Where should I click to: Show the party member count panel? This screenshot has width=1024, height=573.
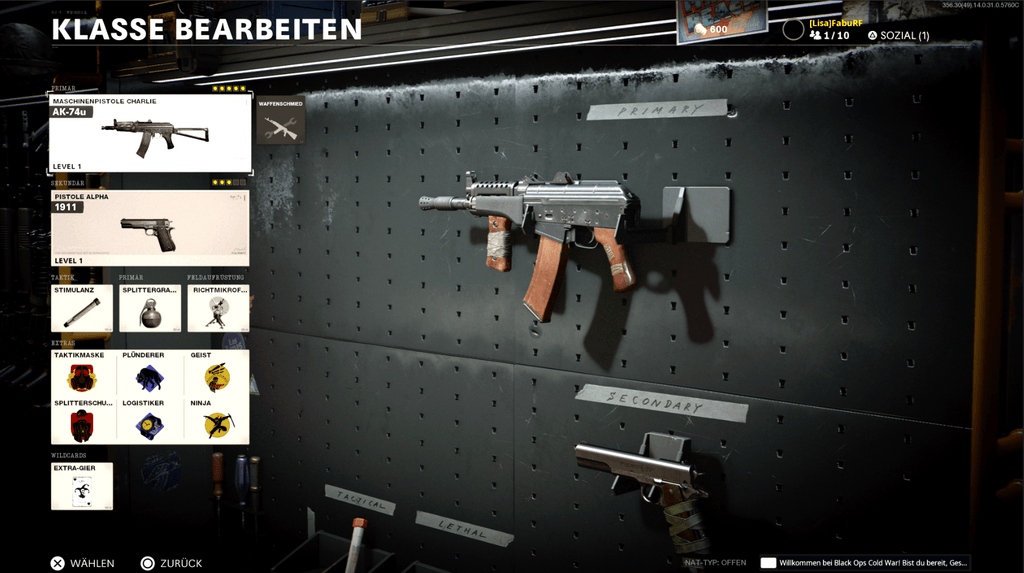tap(829, 35)
